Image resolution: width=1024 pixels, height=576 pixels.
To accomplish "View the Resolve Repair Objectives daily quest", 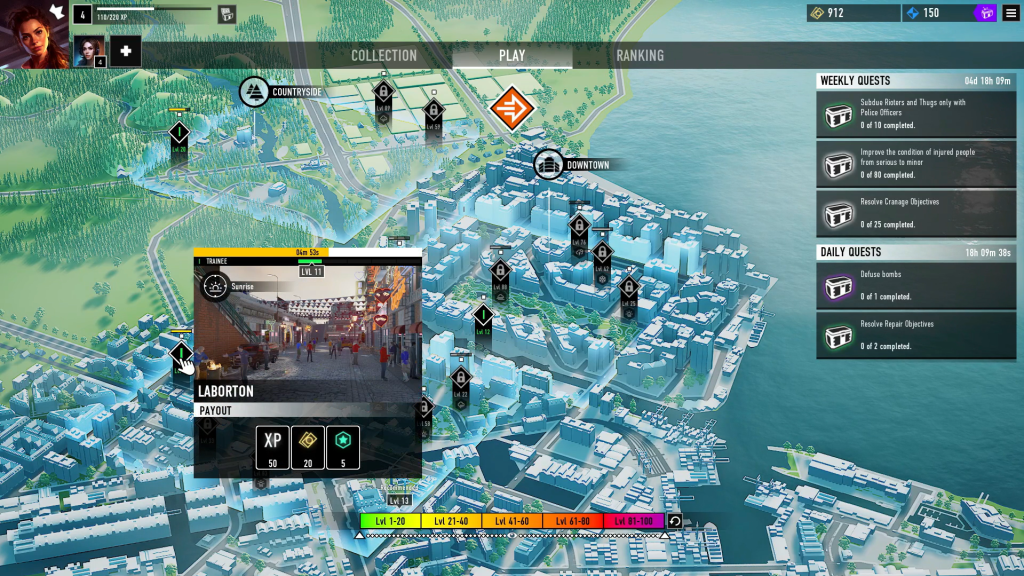I will [x=916, y=335].
